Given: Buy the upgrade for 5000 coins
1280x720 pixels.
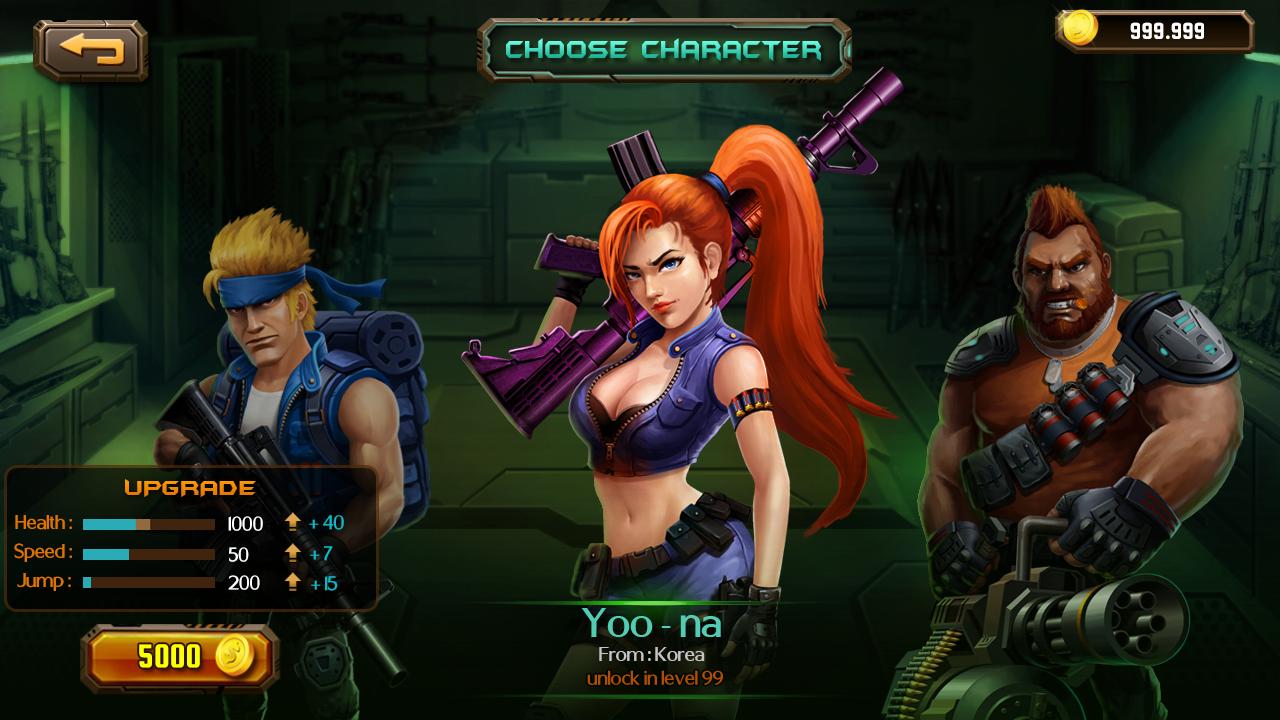Looking at the screenshot, I should (180, 657).
